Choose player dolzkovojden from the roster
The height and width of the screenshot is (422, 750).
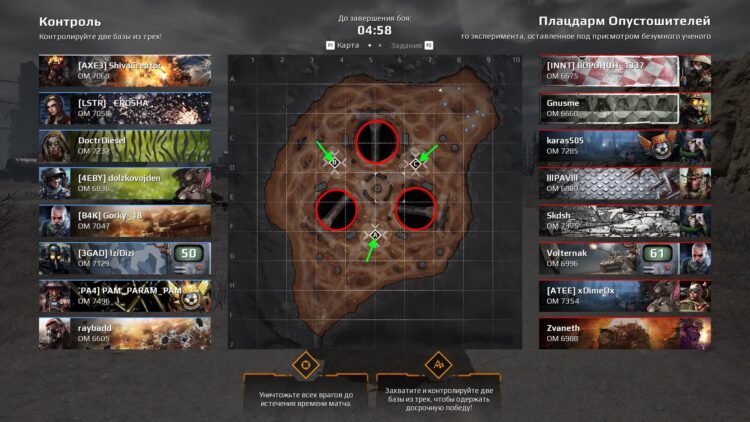[125, 183]
